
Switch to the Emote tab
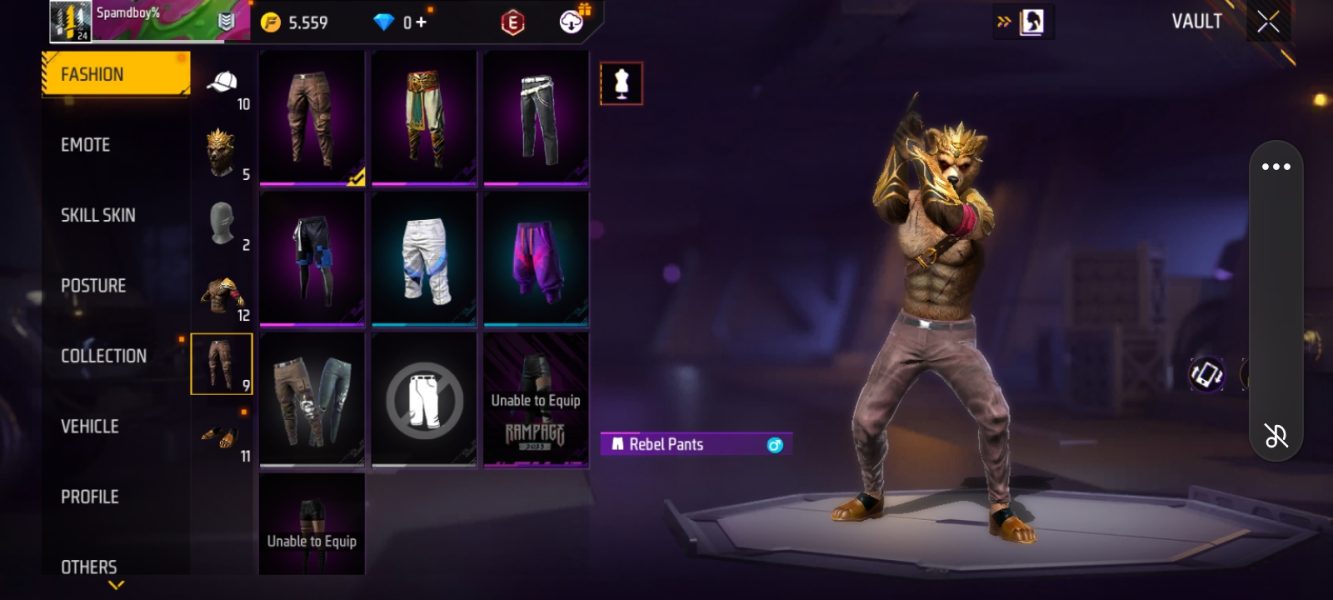click(86, 145)
